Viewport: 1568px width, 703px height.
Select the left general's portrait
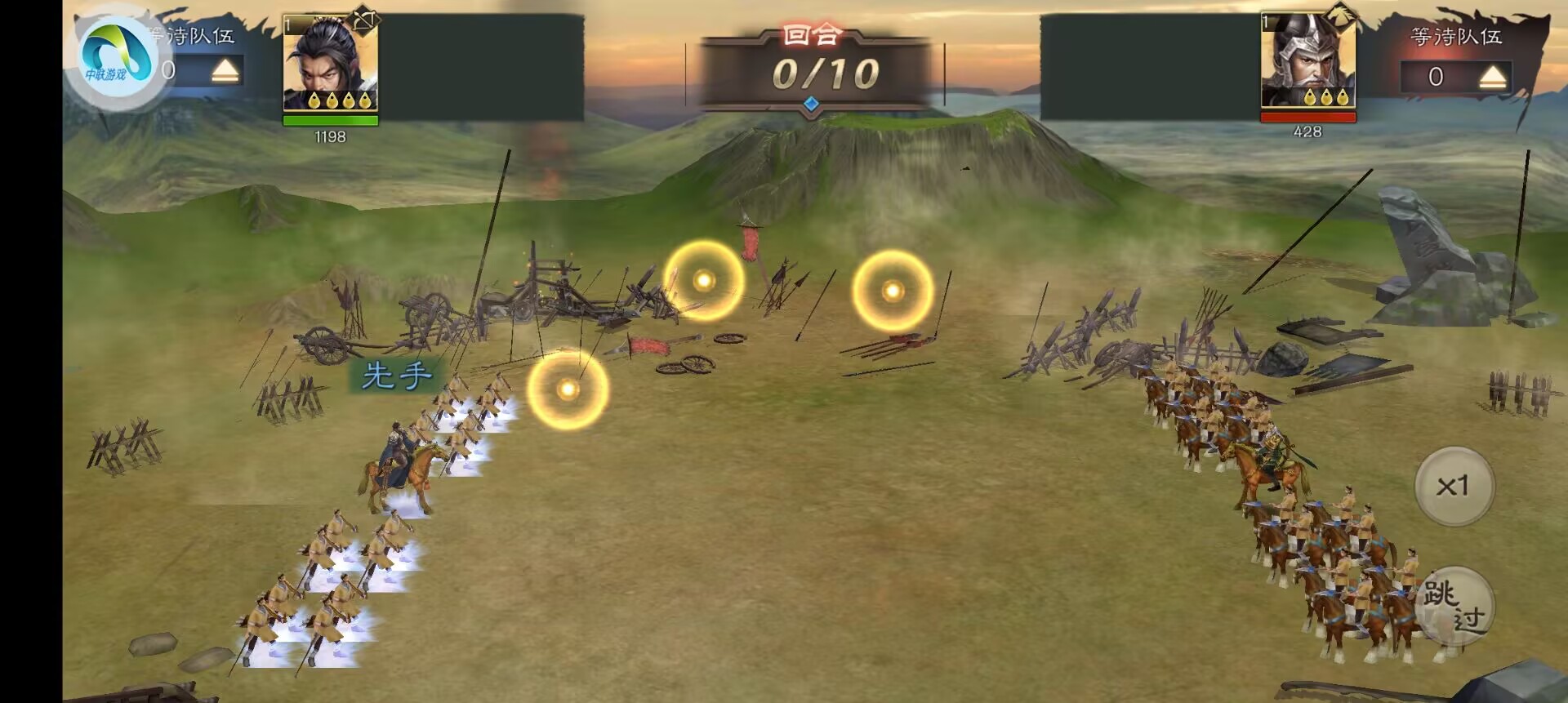[x=330, y=64]
